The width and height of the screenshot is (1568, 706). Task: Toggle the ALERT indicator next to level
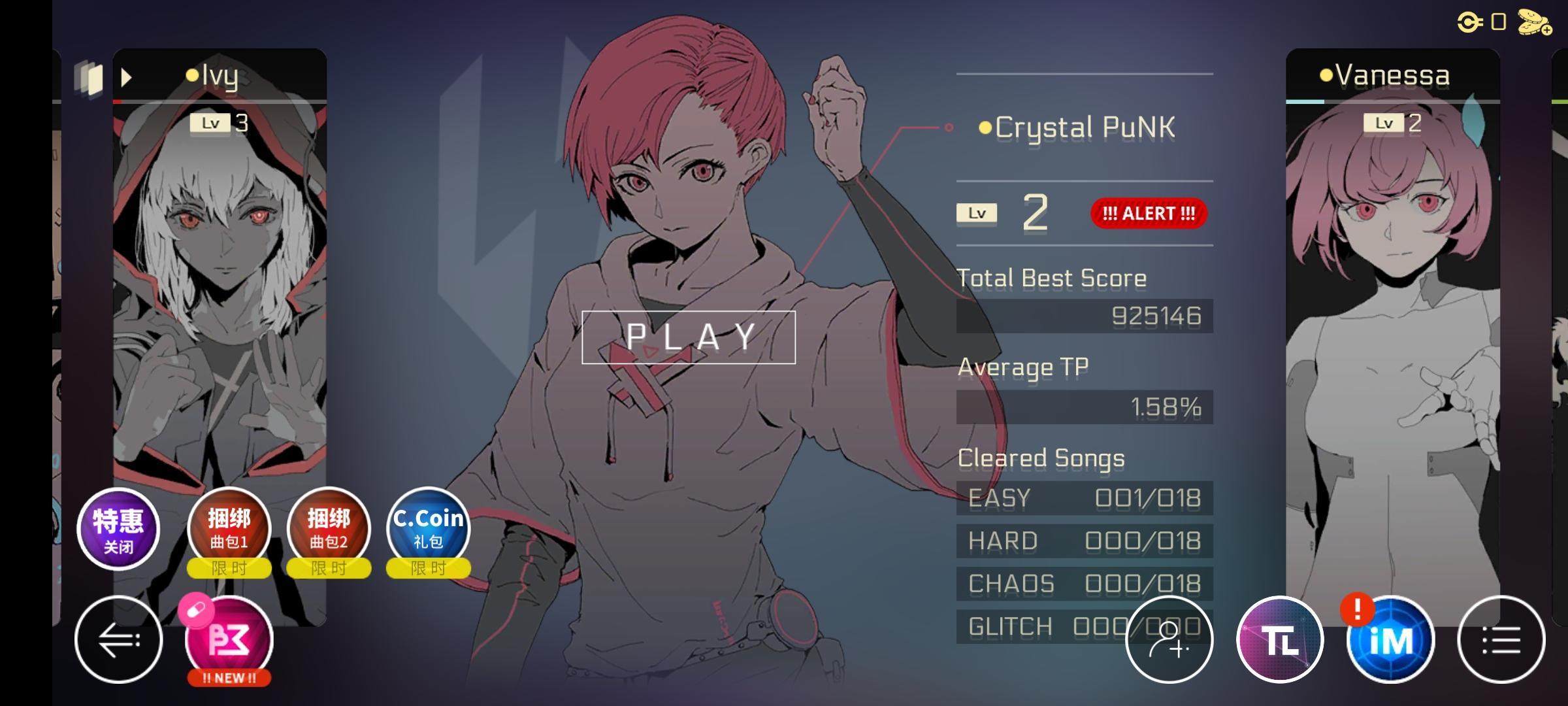[x=1148, y=213]
